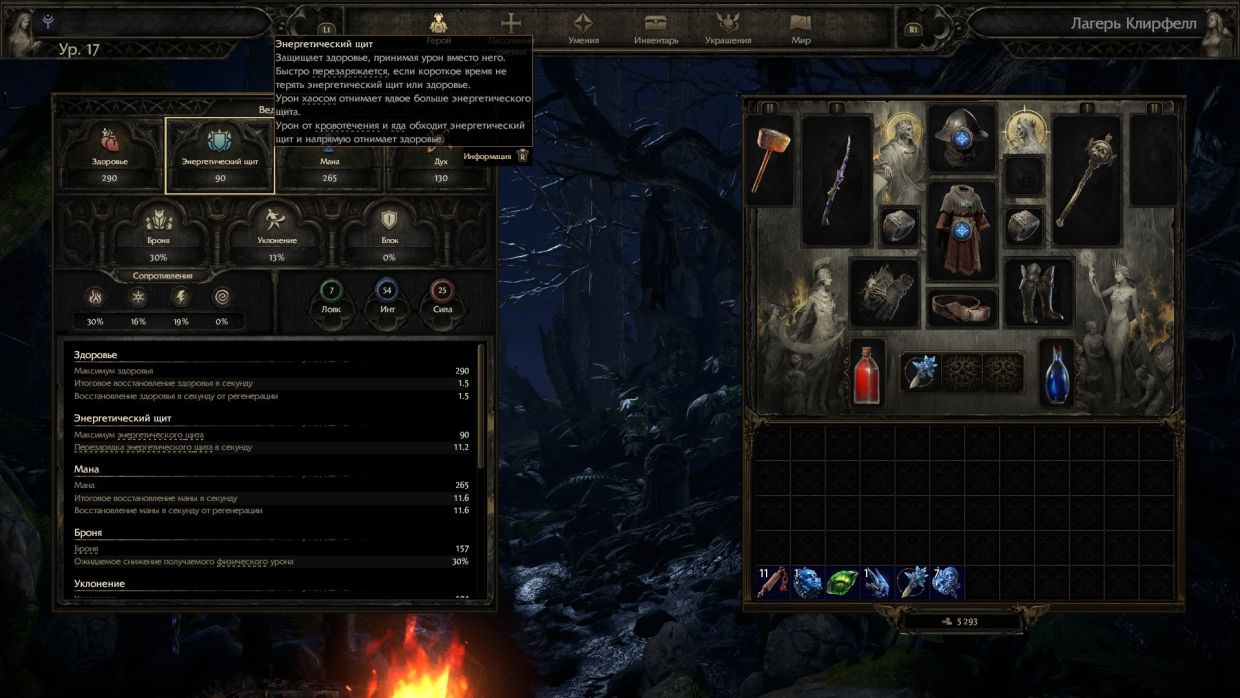Select the blue mana flask
This screenshot has width=1240, height=698.
[x=1057, y=372]
